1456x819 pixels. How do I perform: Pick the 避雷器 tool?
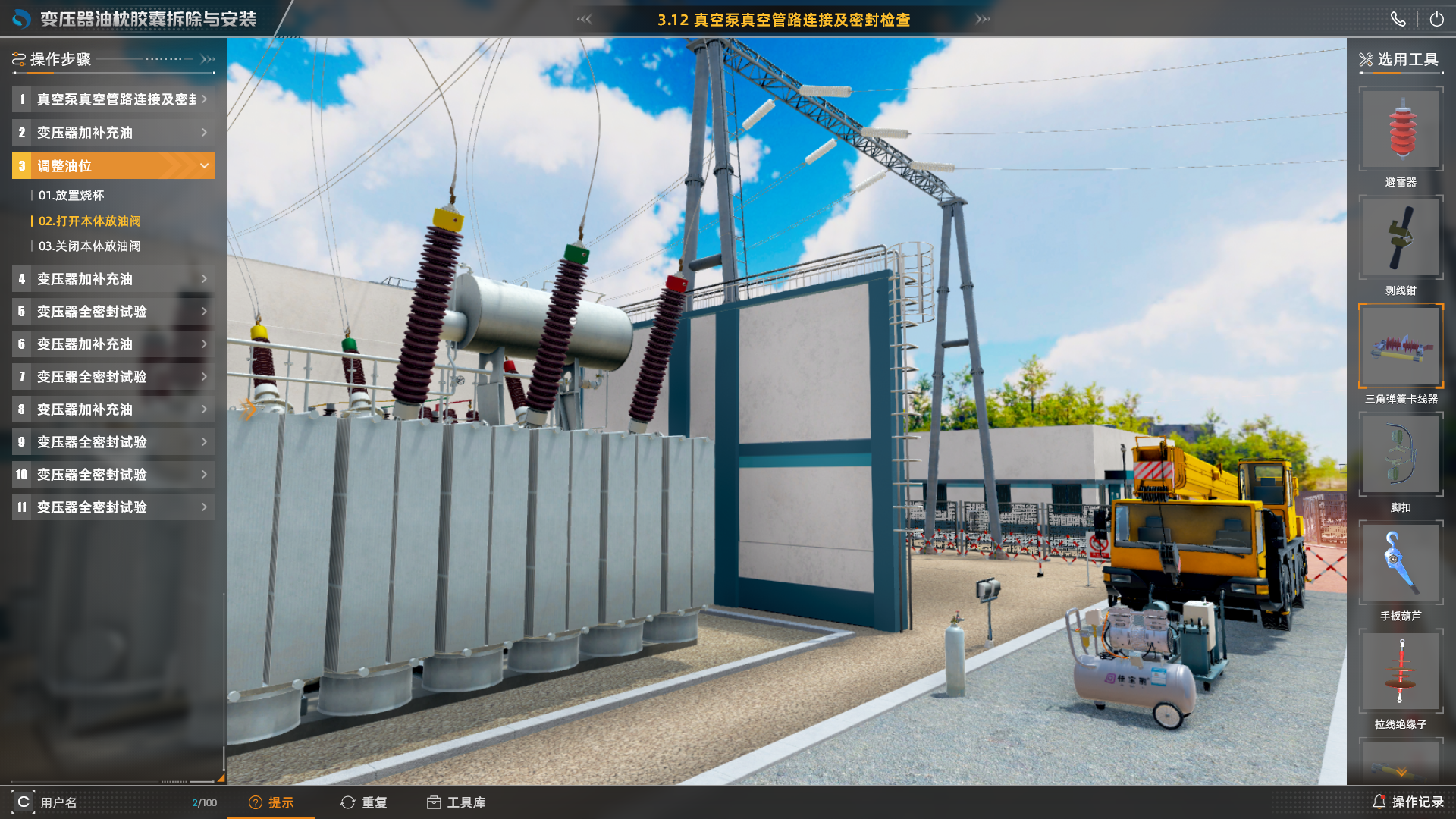coord(1401,130)
